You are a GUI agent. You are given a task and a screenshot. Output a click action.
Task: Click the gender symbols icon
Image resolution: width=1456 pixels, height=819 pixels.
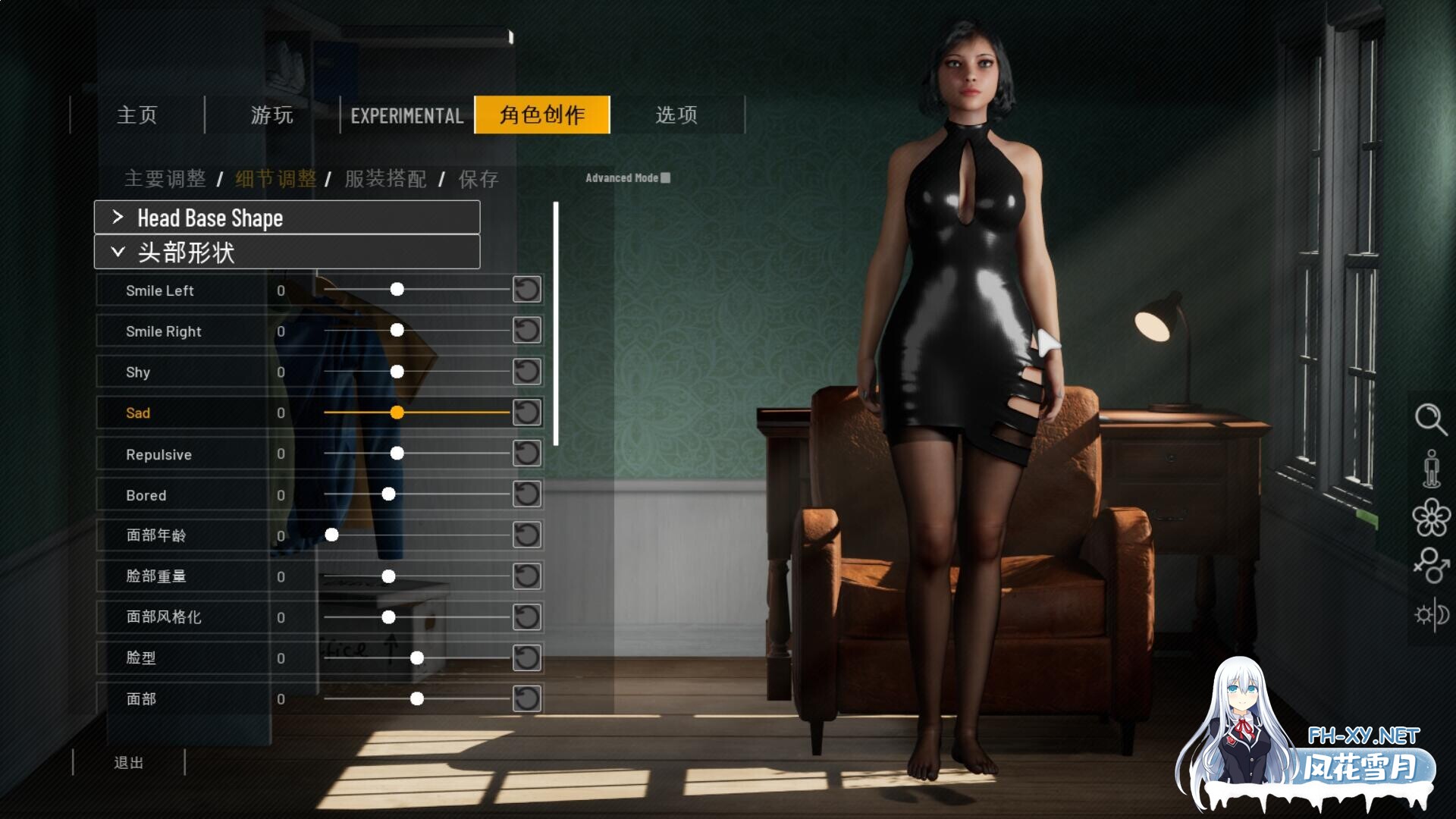1432,565
